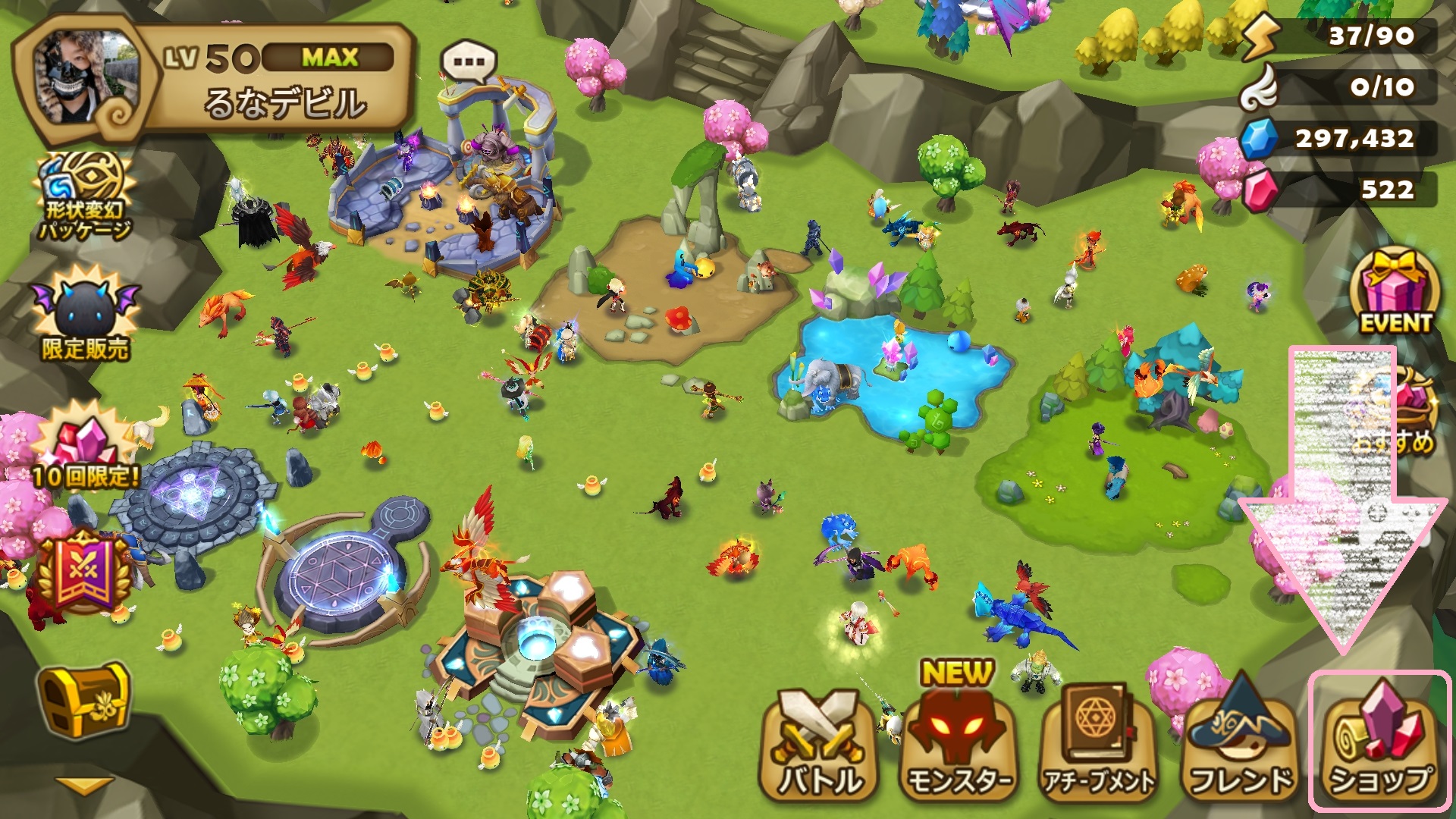Tap the blue mana stone counter

click(x=1341, y=138)
